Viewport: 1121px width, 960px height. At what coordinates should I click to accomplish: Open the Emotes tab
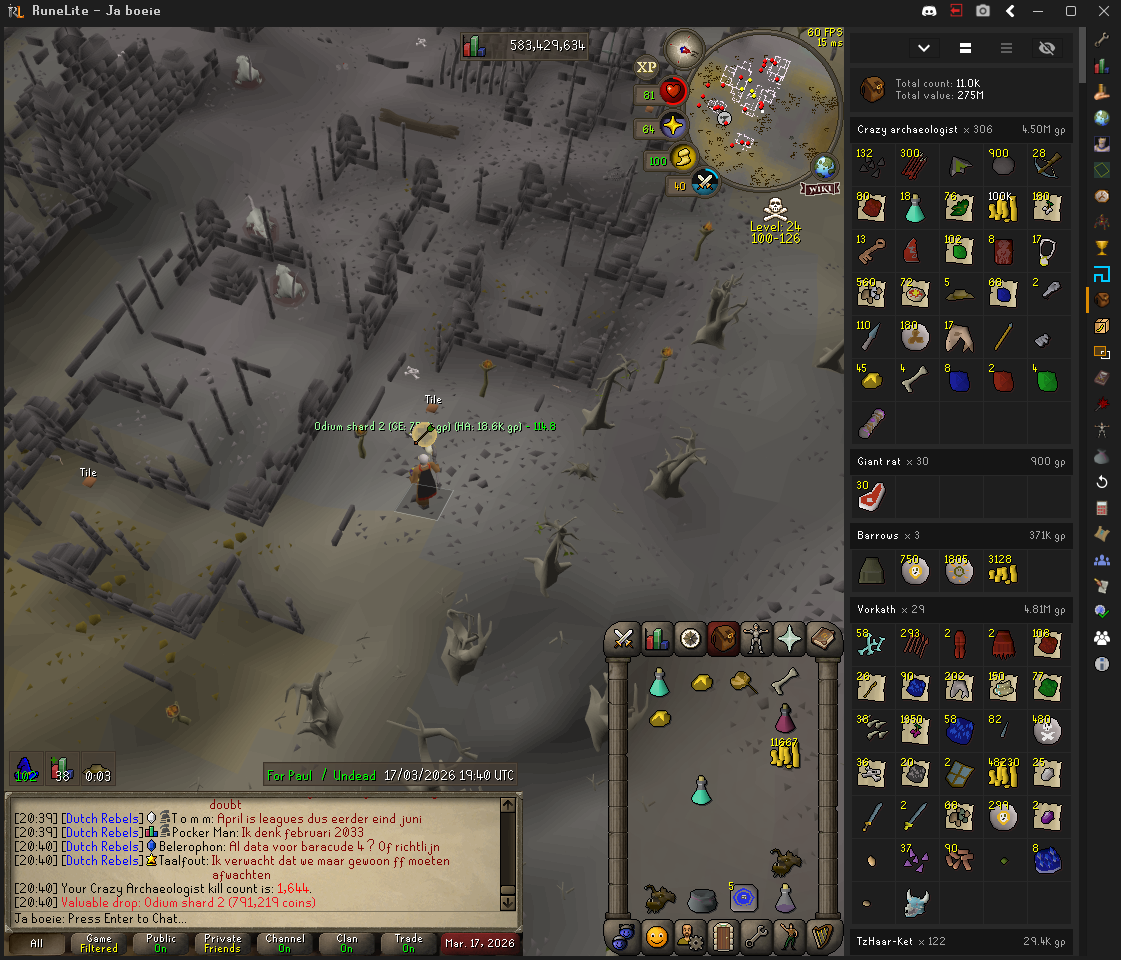point(789,937)
